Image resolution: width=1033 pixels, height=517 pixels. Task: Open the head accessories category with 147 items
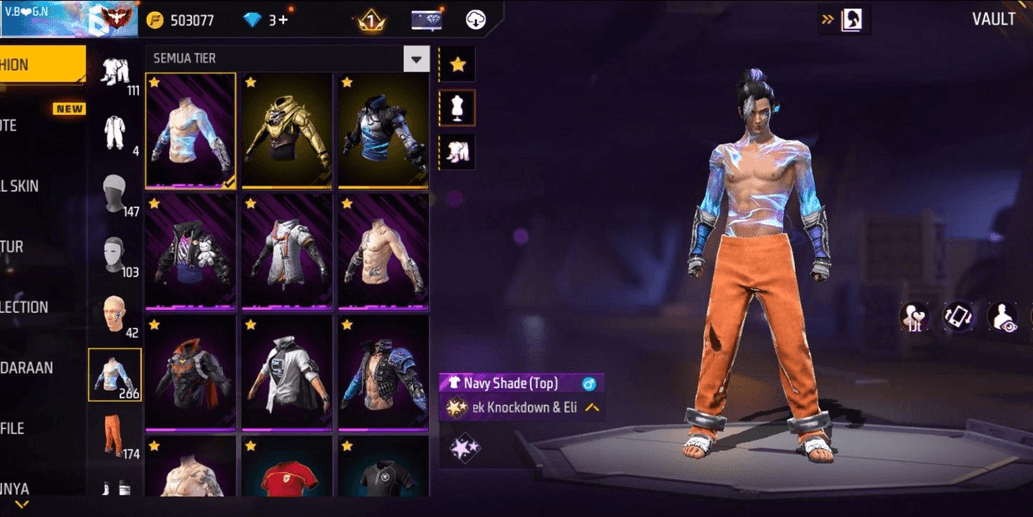[115, 194]
